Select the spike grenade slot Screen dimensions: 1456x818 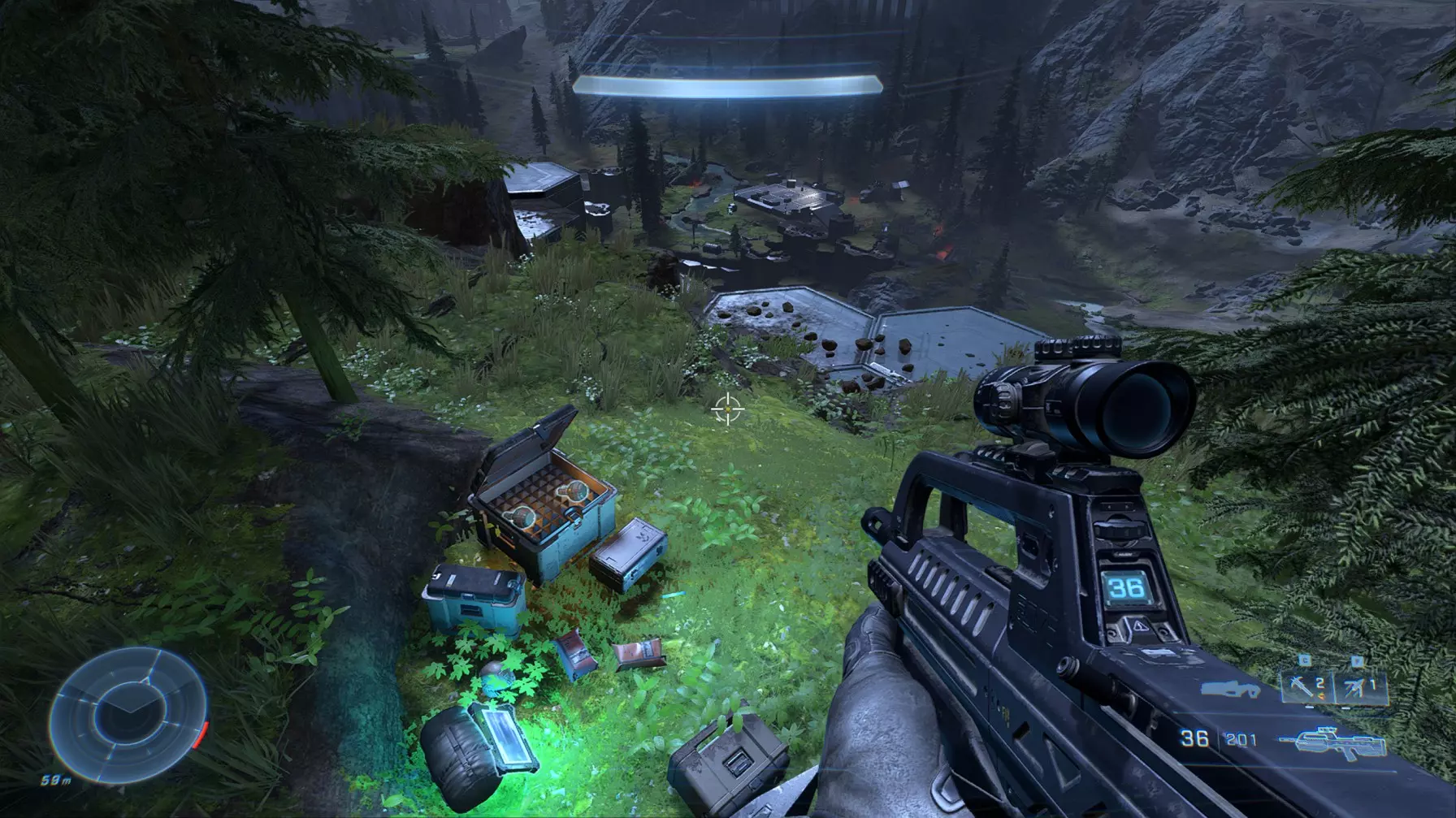1305,686
